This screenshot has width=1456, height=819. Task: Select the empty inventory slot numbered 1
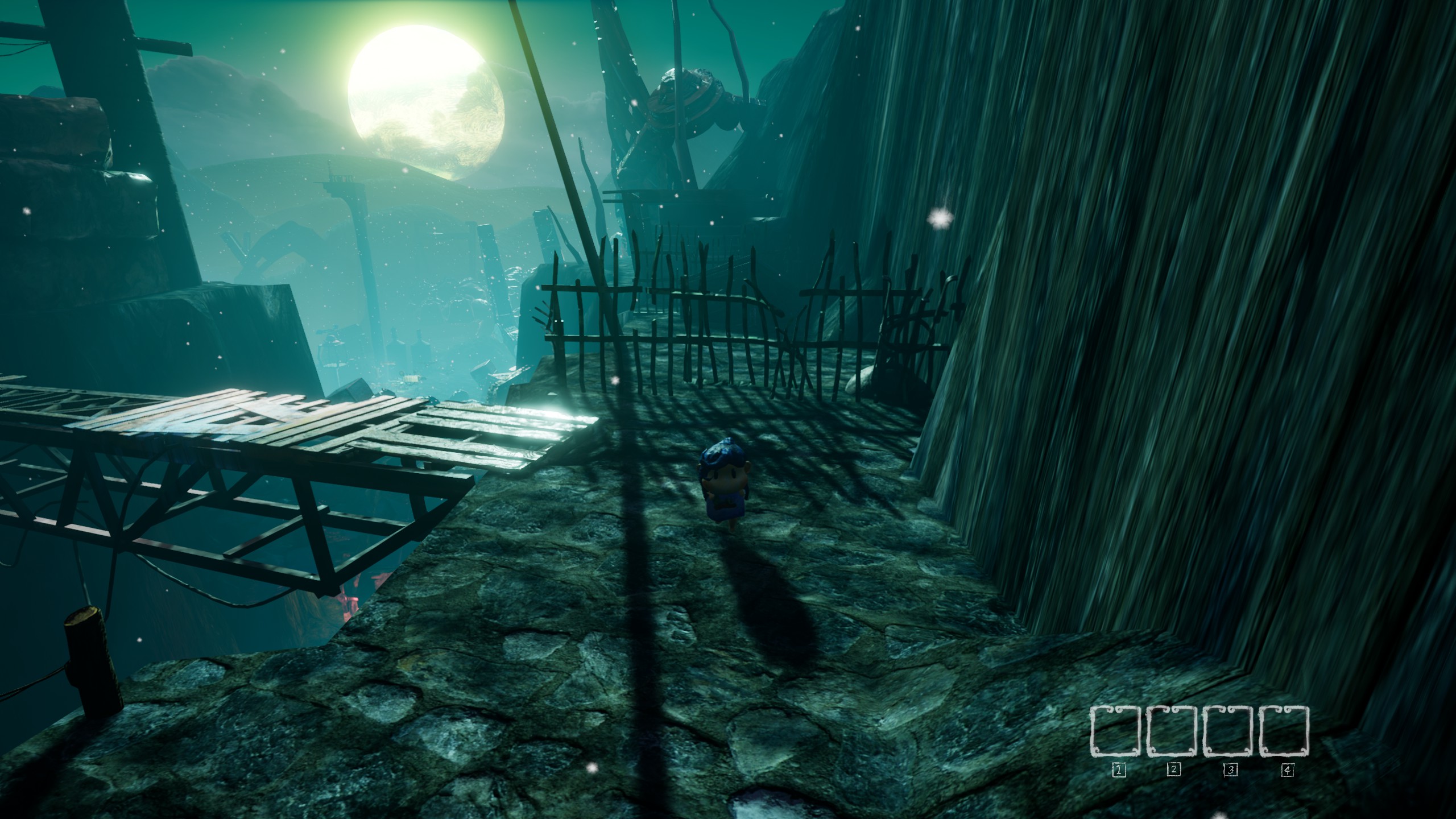[x=1116, y=731]
